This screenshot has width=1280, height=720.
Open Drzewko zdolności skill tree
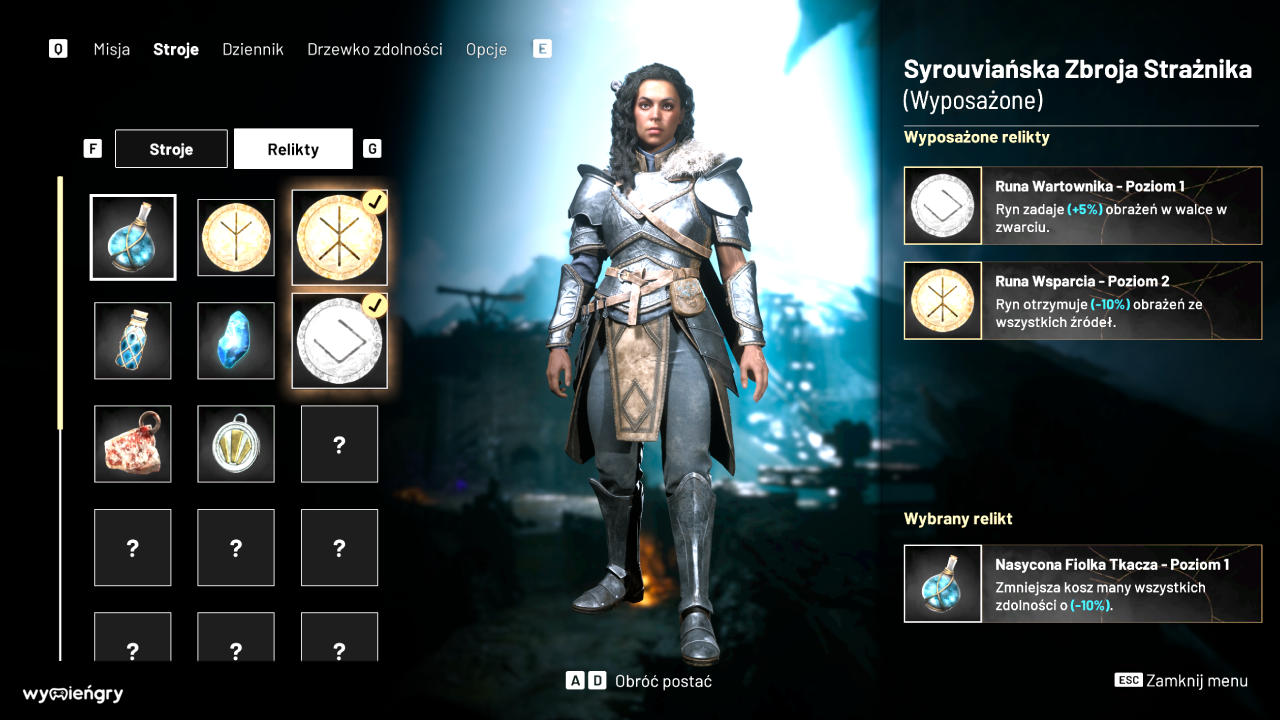tap(374, 49)
